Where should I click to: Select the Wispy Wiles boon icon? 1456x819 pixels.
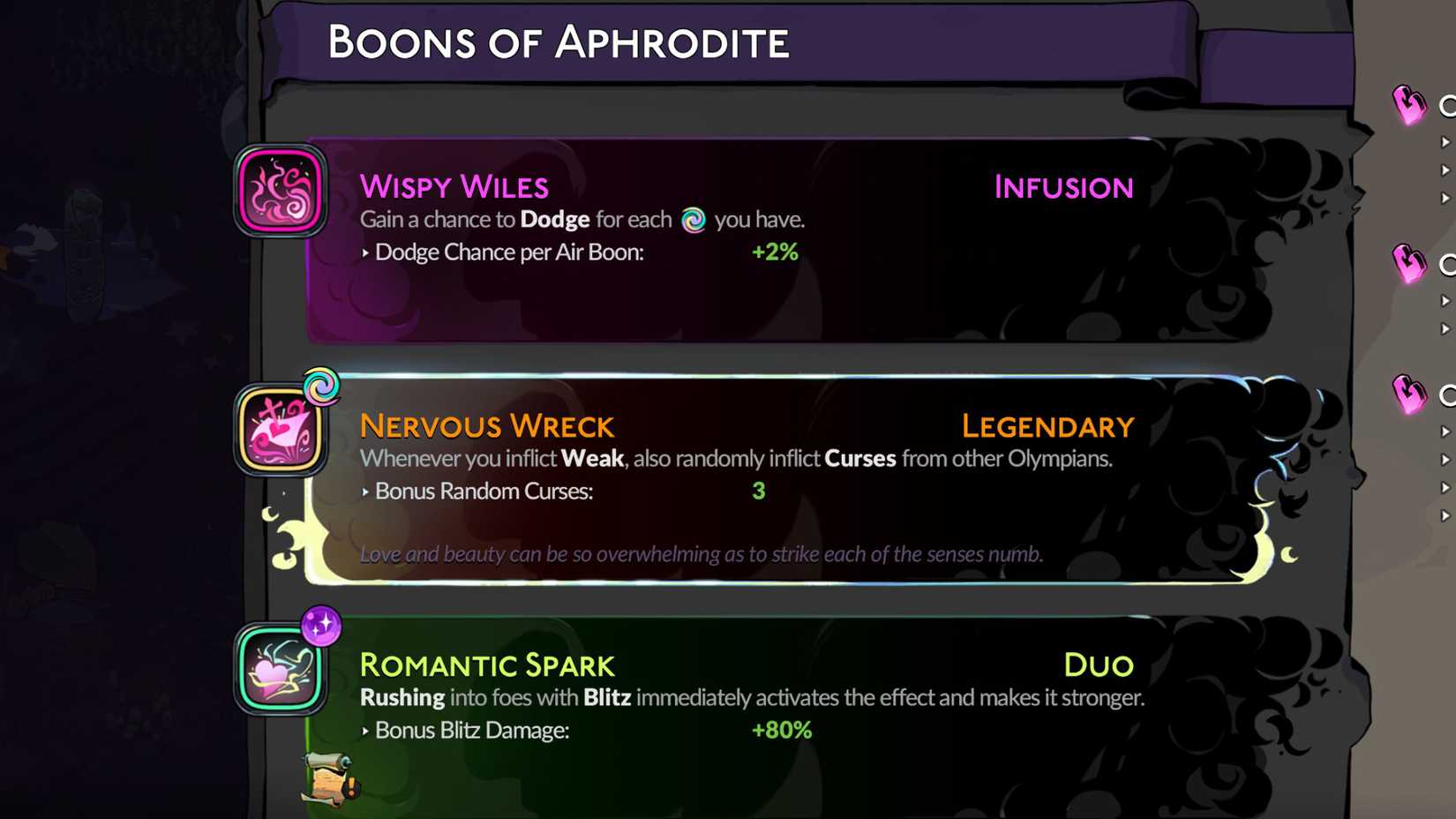[279, 191]
